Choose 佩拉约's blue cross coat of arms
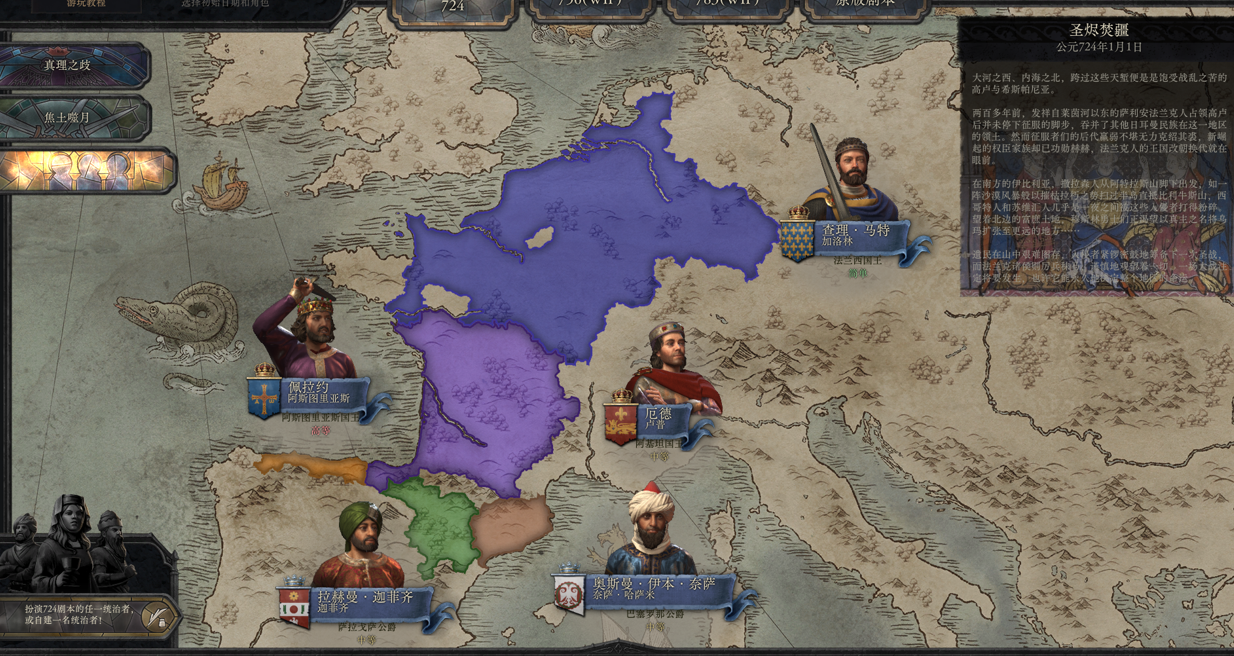 [264, 397]
